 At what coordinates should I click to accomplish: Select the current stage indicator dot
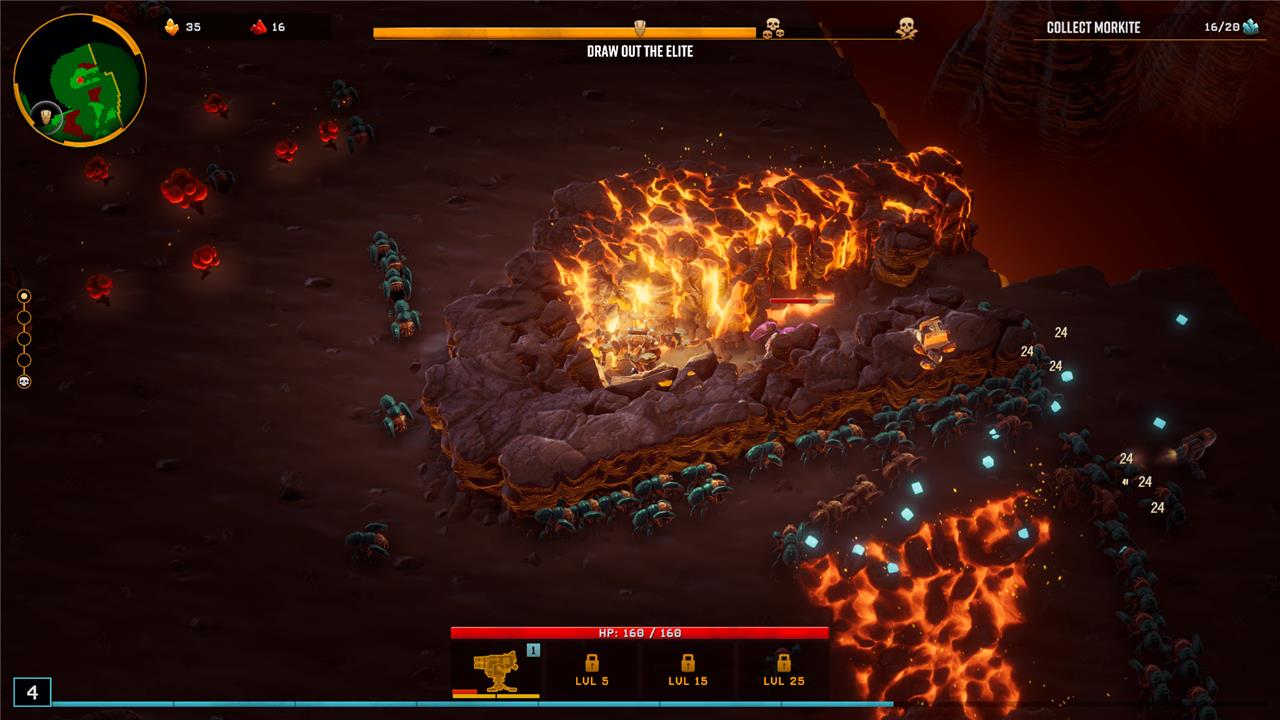(24, 296)
